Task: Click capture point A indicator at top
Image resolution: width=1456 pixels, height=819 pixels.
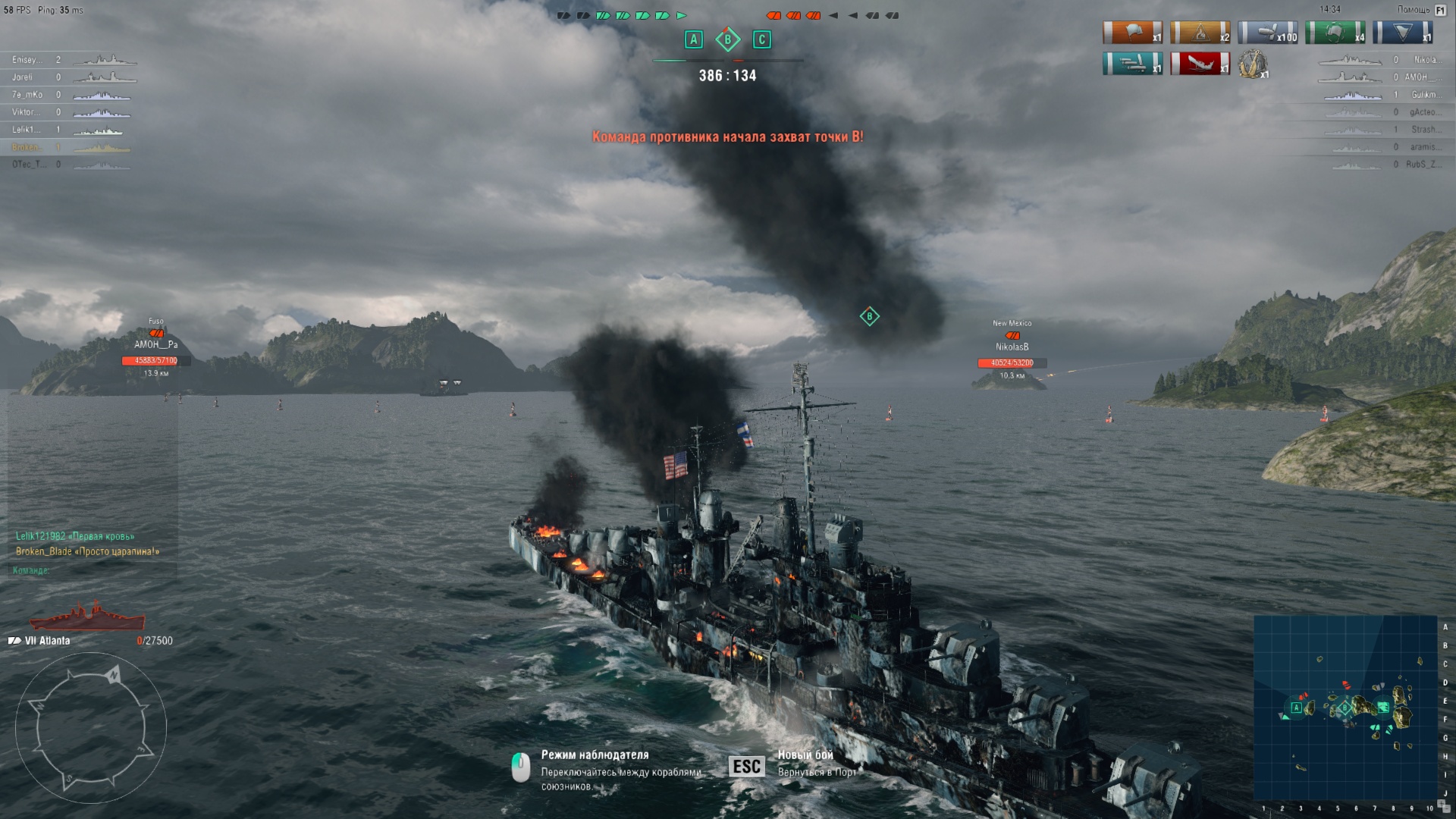Action: (x=694, y=39)
